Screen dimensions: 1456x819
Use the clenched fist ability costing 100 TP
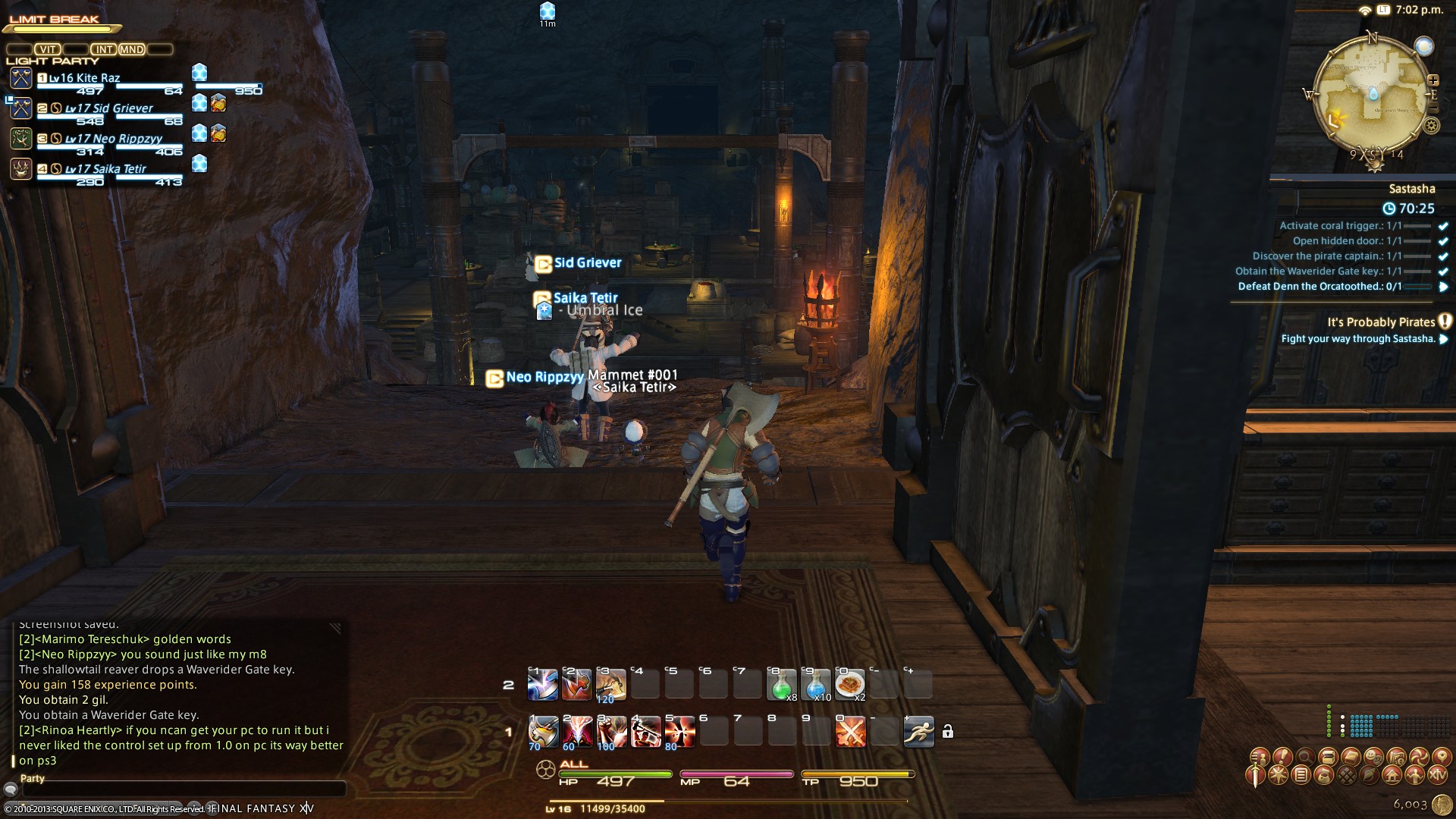(610, 732)
